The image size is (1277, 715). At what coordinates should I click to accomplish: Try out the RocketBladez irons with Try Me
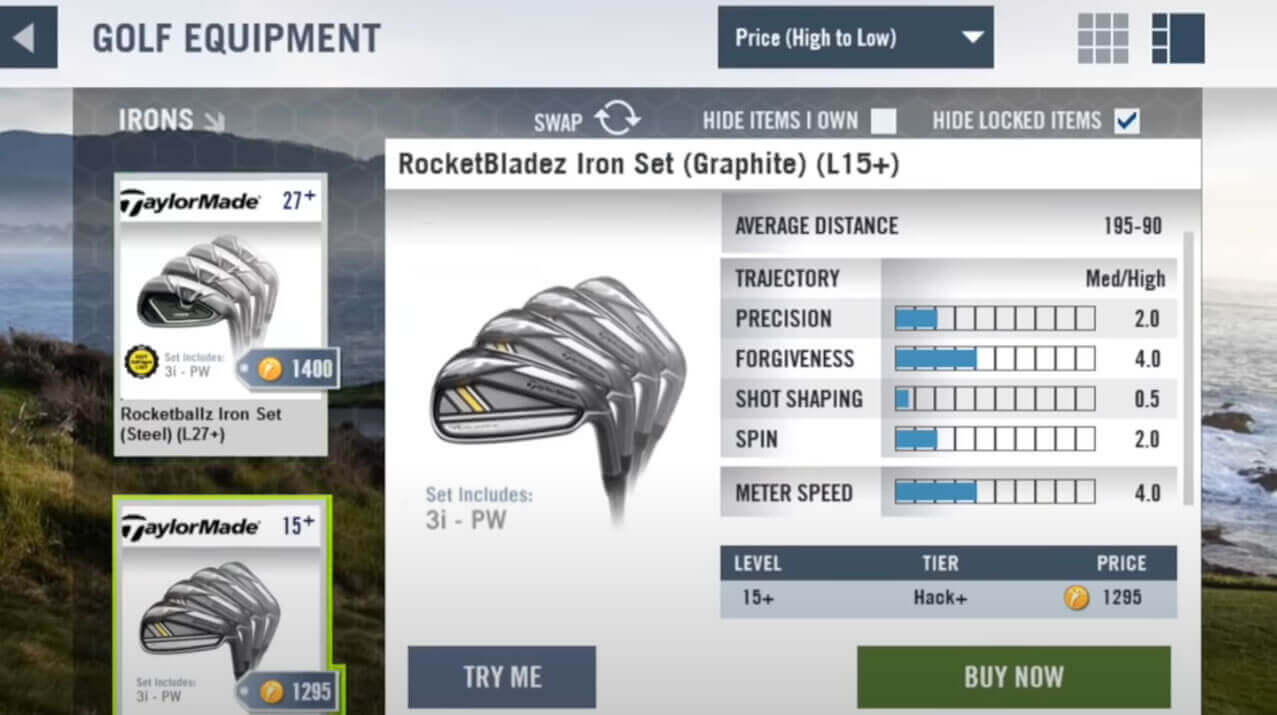click(x=501, y=677)
